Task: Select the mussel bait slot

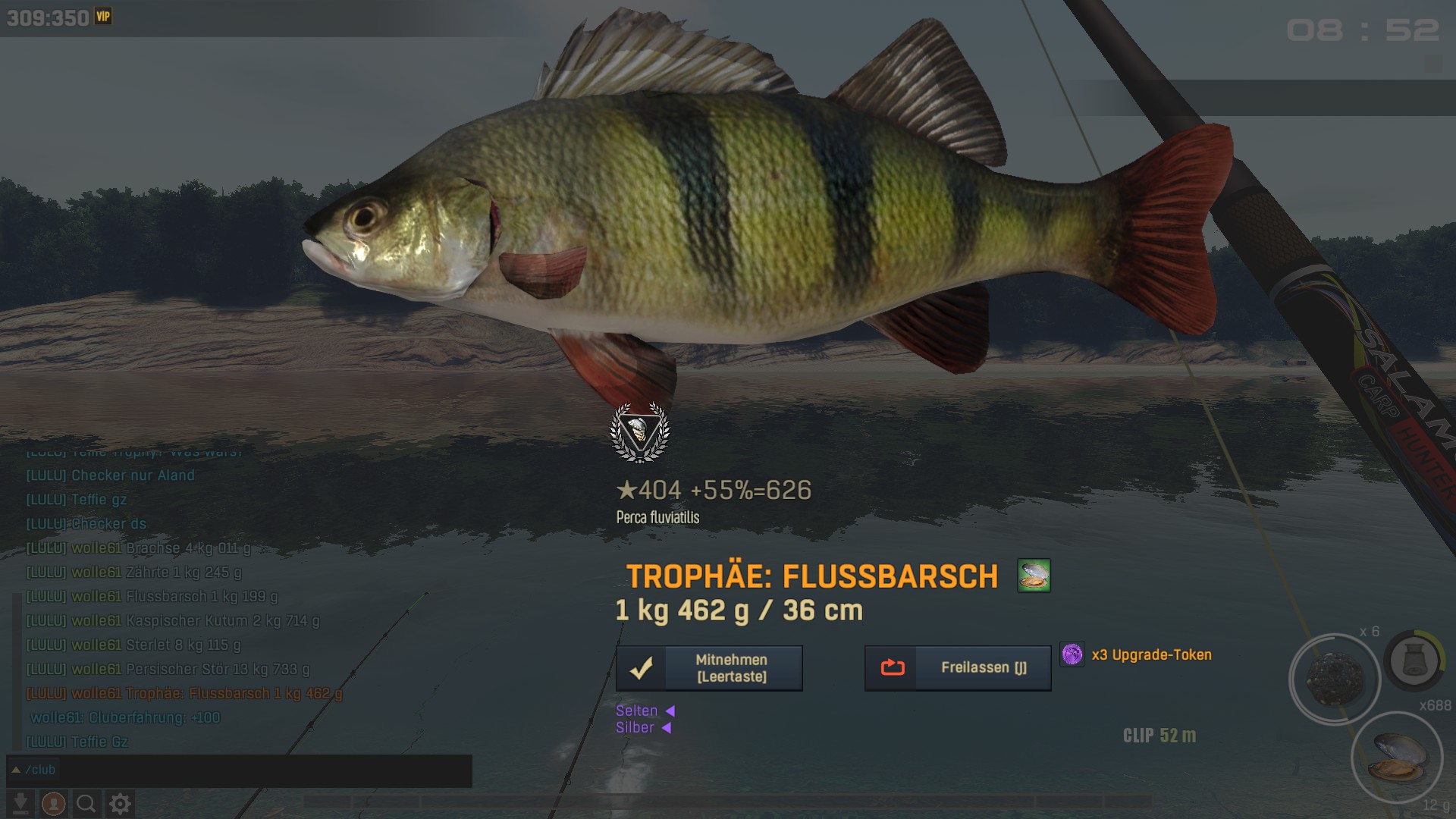Action: click(x=1398, y=756)
